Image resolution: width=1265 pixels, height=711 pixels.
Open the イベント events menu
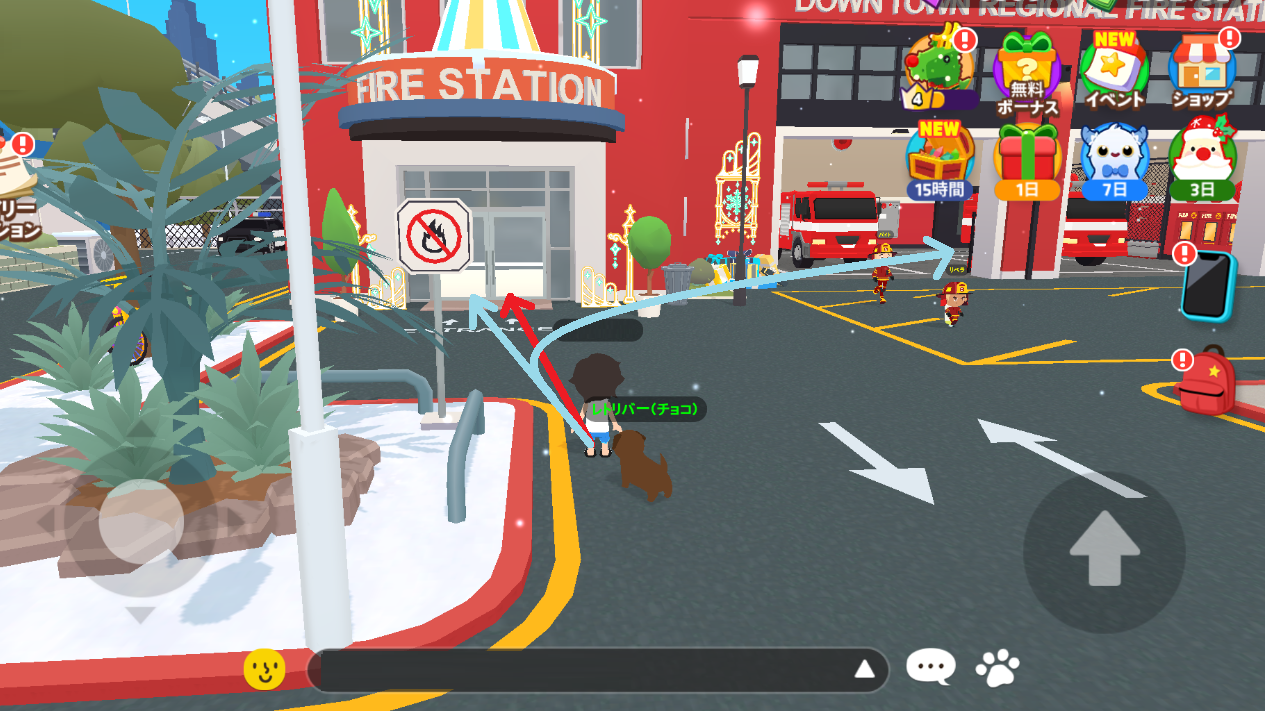[x=1114, y=69]
